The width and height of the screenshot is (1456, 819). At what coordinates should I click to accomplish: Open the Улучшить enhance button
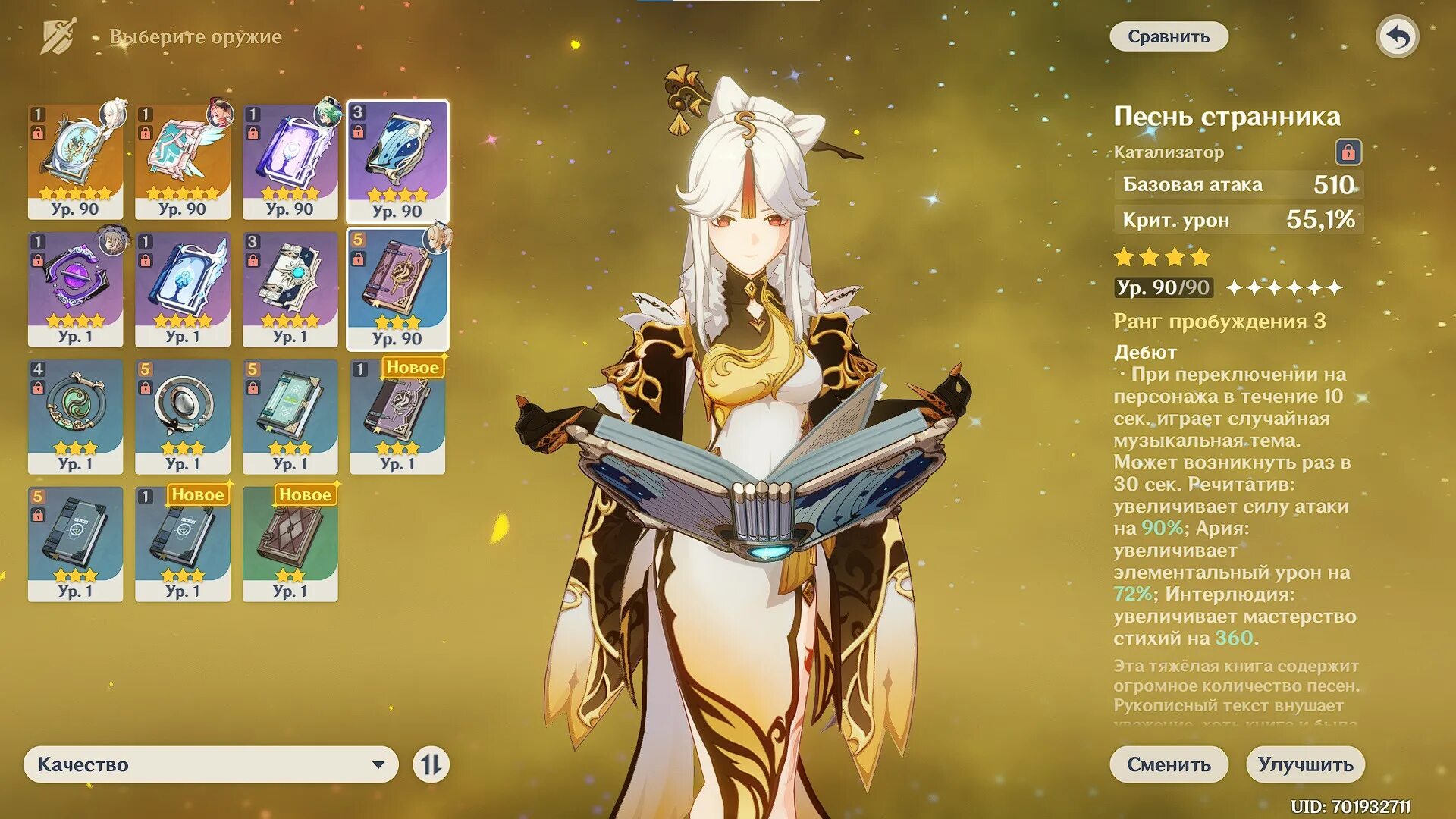(1305, 764)
